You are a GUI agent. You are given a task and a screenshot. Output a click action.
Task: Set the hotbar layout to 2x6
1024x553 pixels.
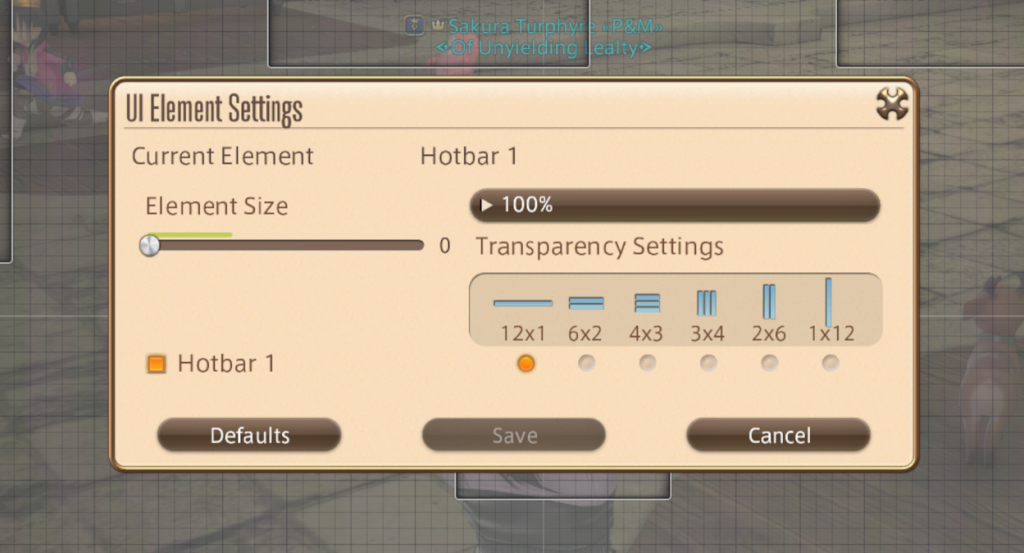(x=770, y=363)
